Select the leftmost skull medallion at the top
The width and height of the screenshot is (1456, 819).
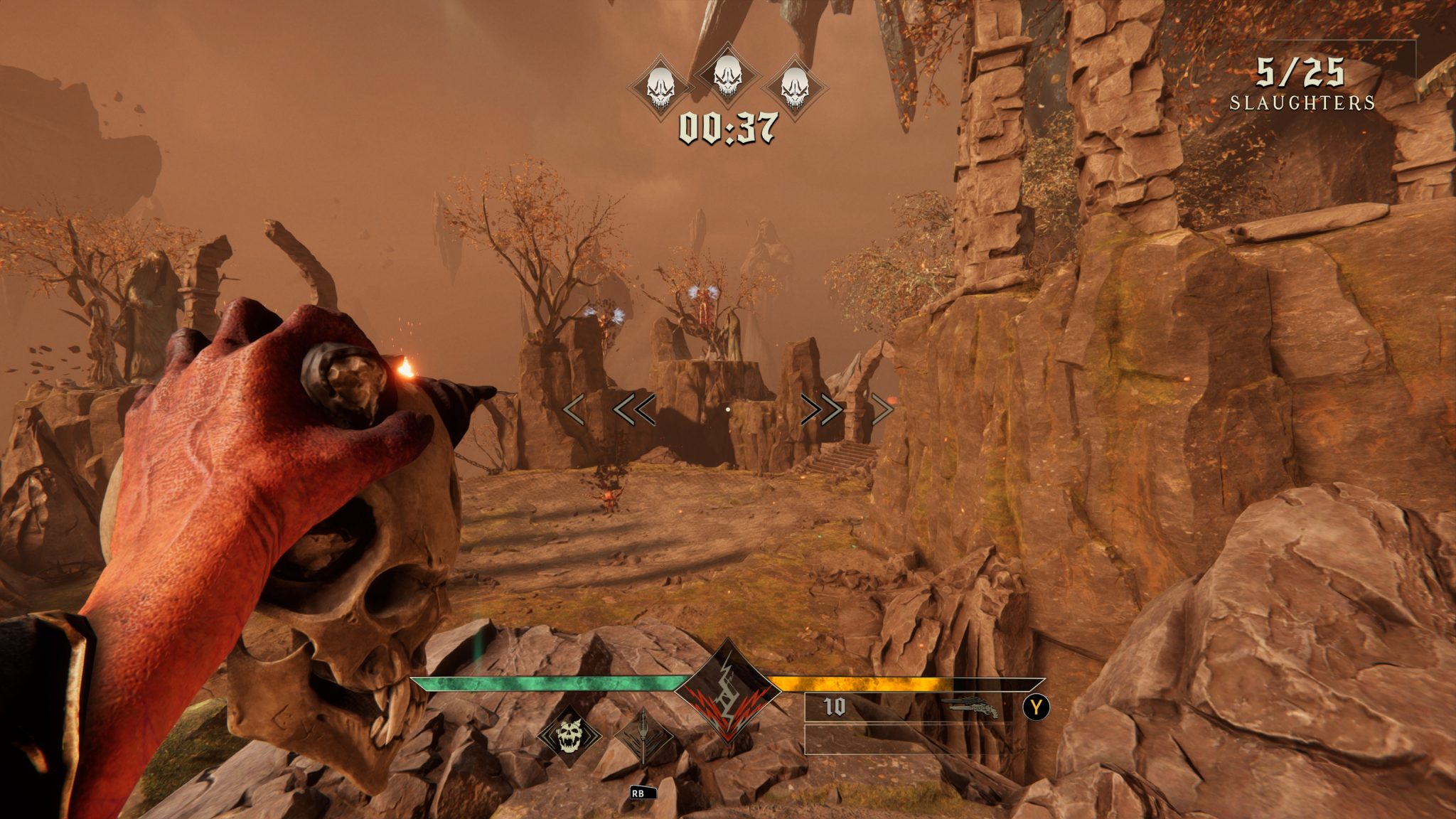click(661, 85)
